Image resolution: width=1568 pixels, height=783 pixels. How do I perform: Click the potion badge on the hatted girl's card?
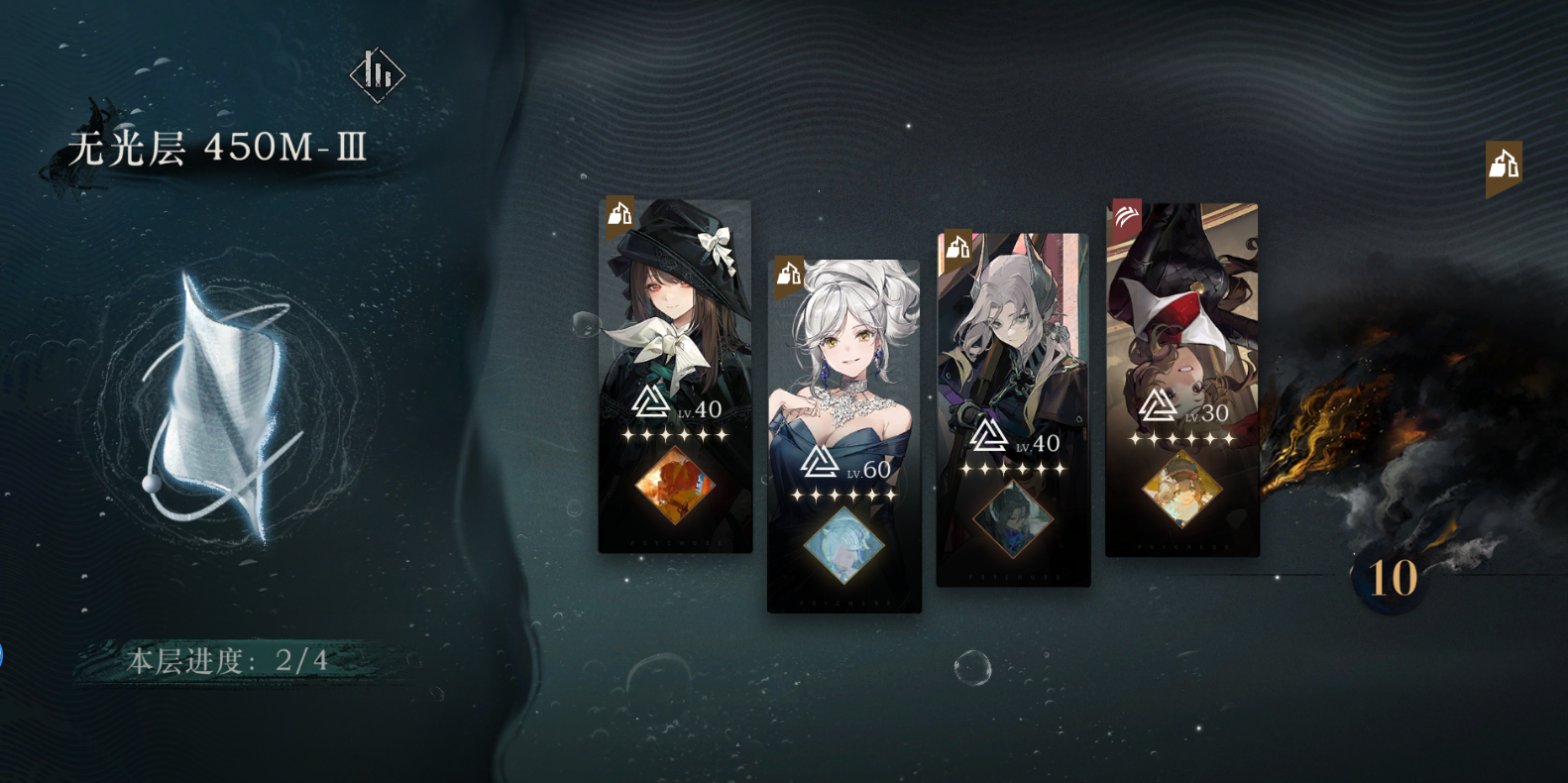[619, 212]
